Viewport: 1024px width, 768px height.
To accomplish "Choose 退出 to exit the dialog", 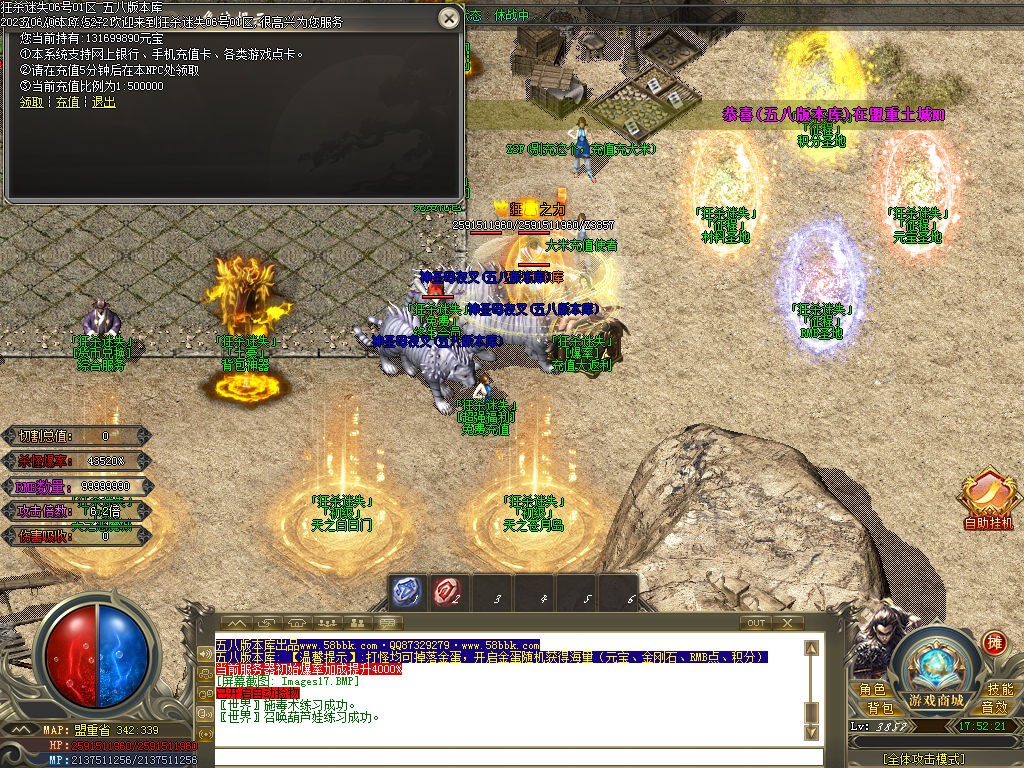I will pyautogui.click(x=103, y=102).
